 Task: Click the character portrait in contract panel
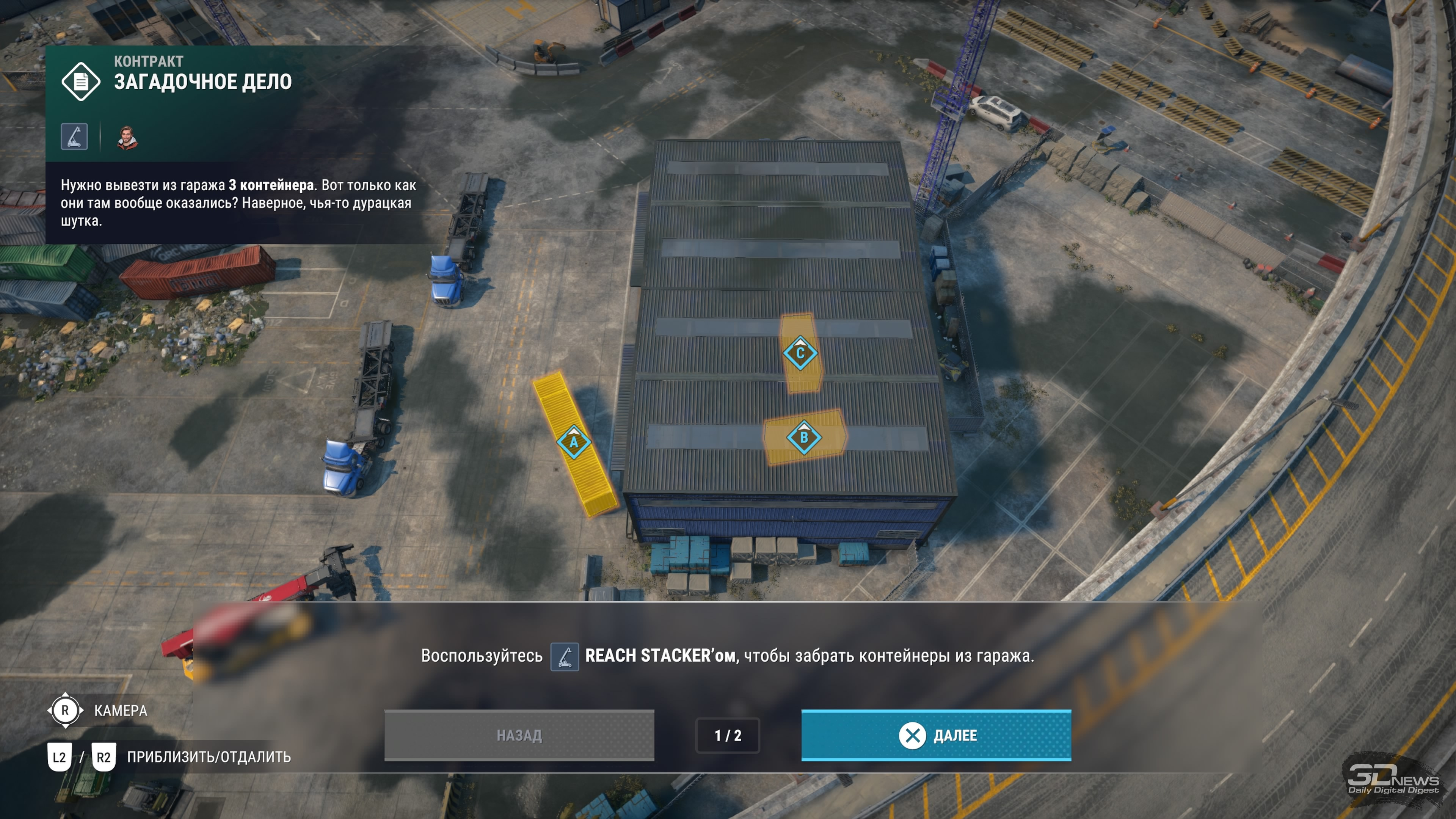click(127, 137)
